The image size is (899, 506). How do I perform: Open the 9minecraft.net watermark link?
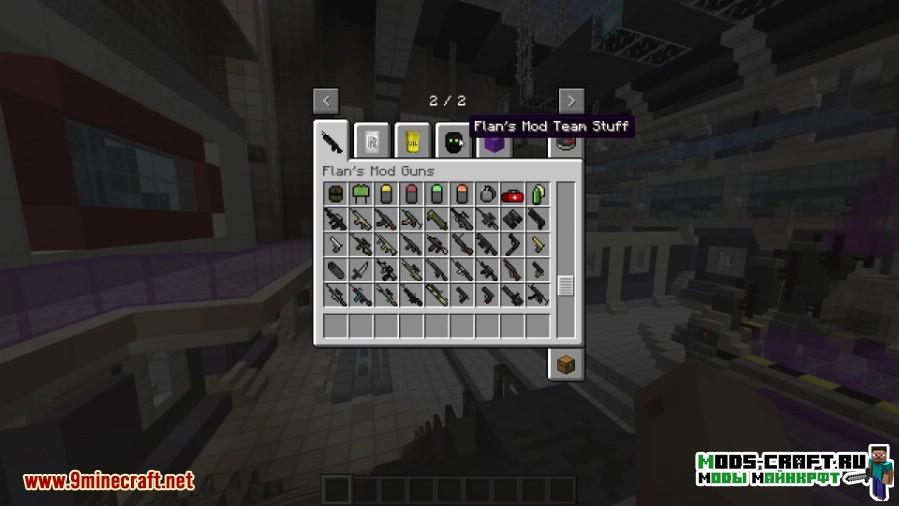click(108, 481)
